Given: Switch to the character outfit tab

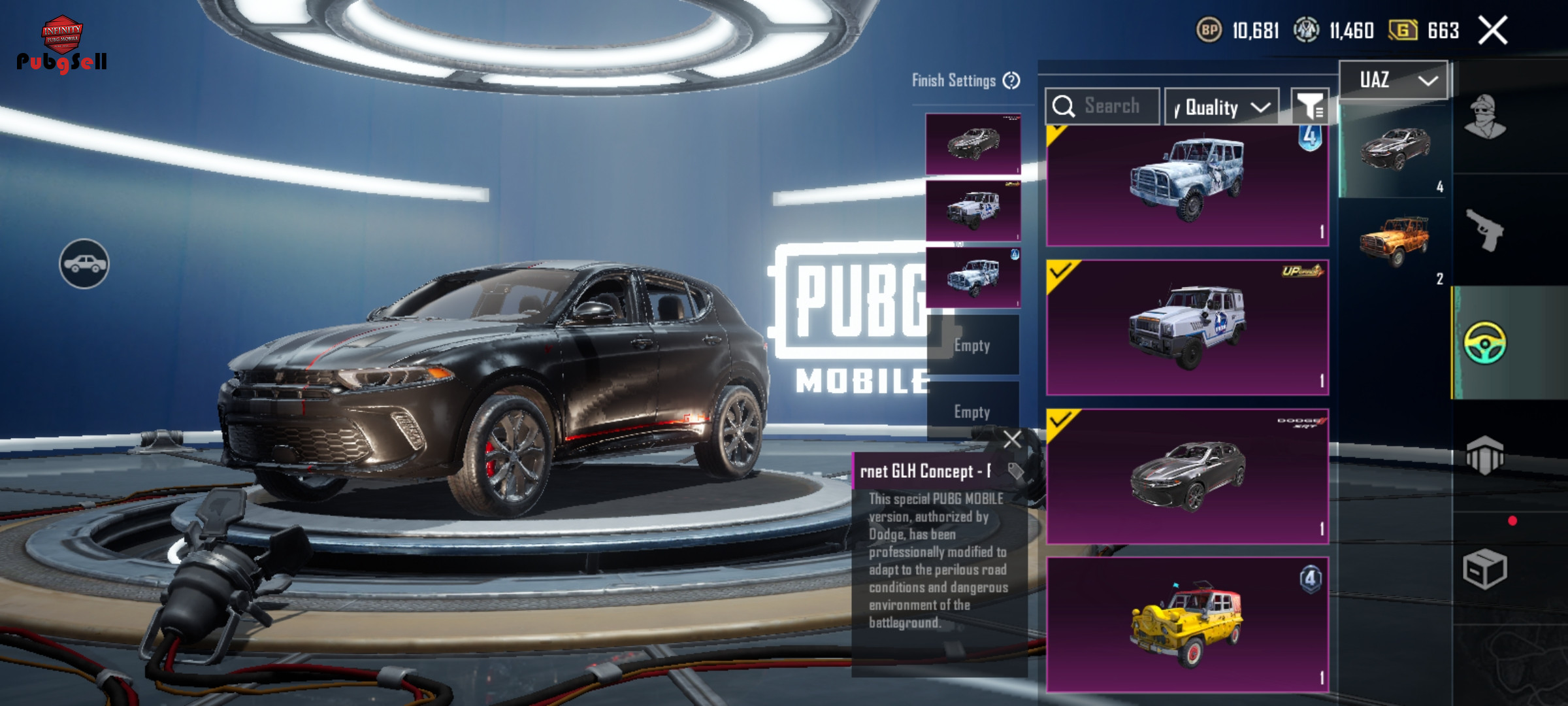Looking at the screenshot, I should (1485, 118).
